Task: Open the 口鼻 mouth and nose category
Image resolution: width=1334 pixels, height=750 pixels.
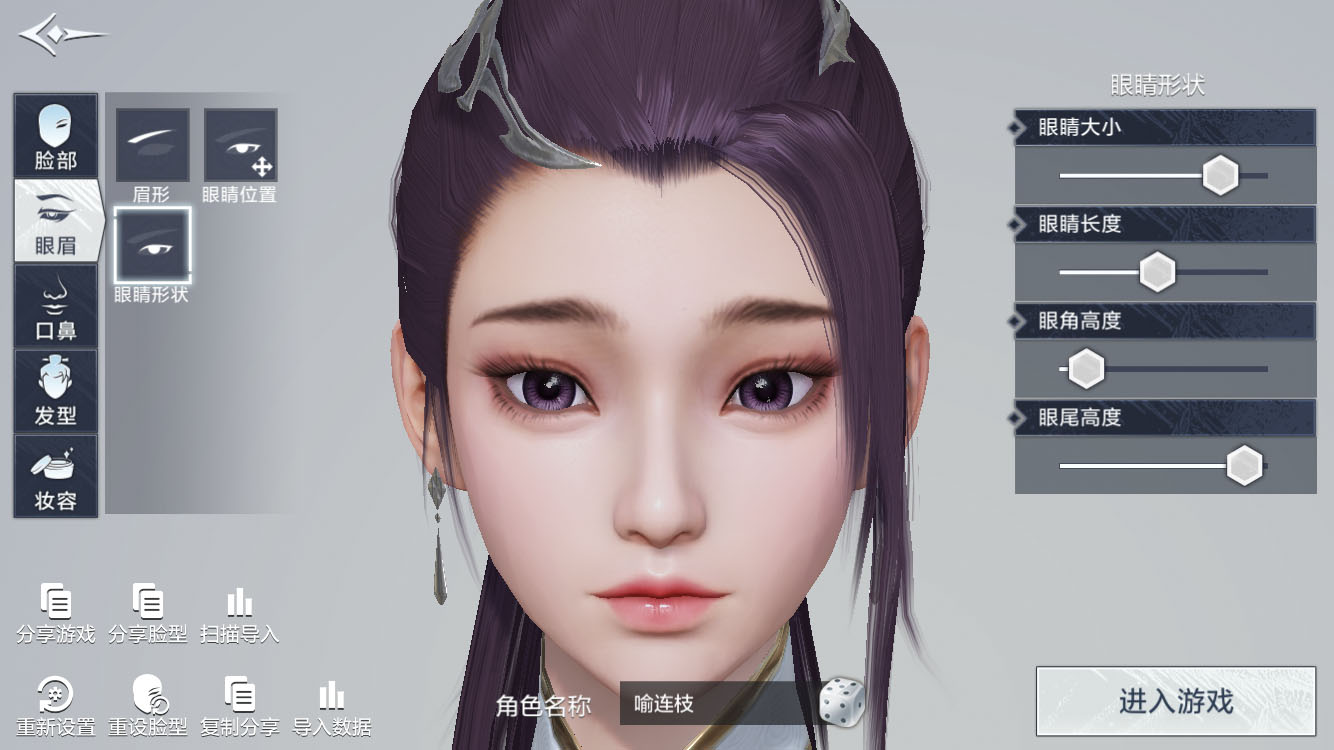Action: (x=55, y=305)
